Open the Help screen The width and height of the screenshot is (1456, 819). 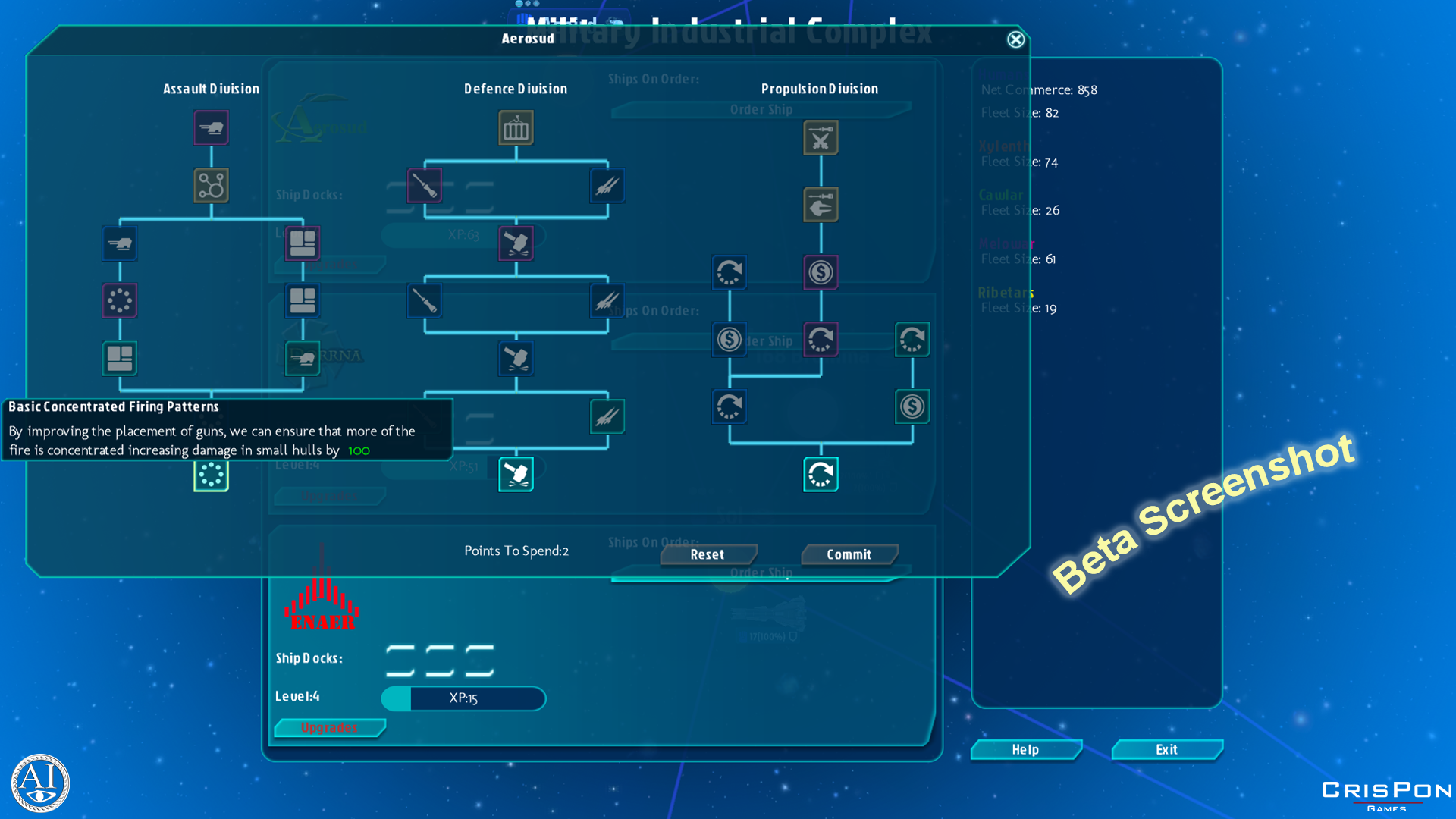coord(1025,749)
